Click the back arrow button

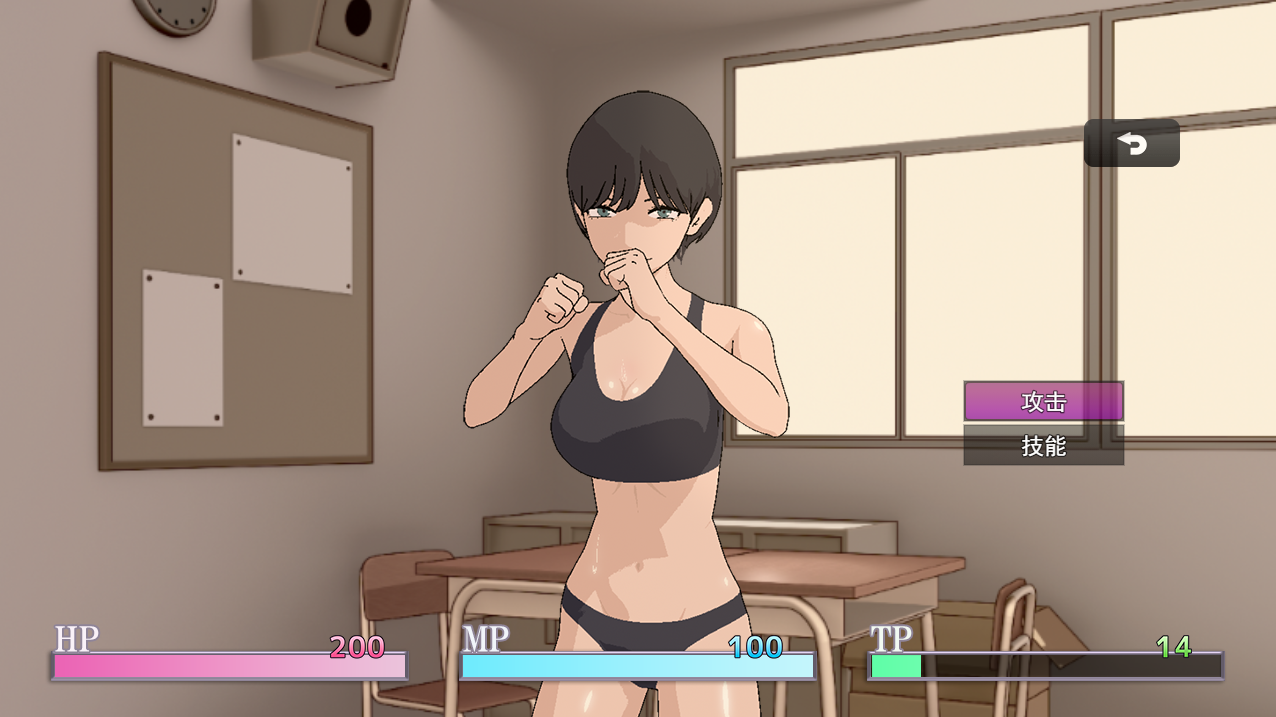(1131, 144)
